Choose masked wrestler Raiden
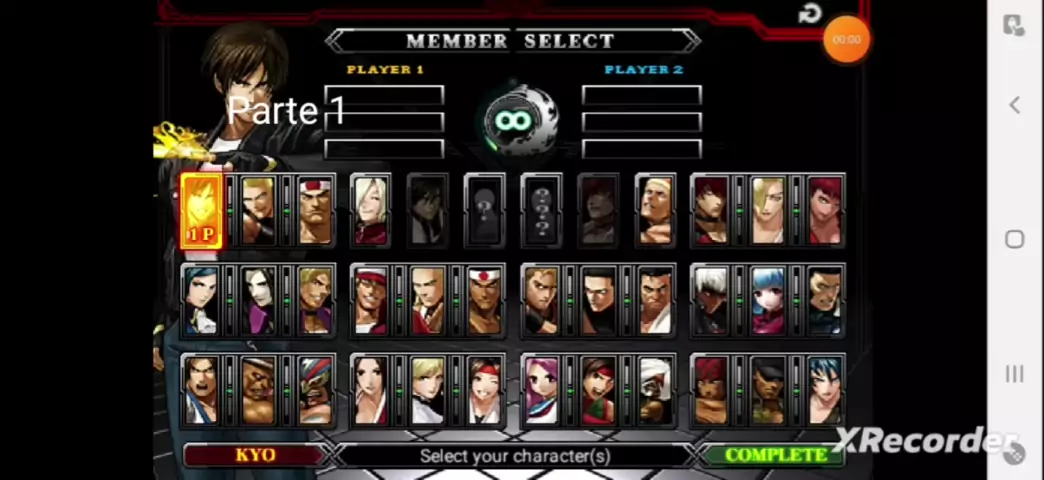 [x=314, y=390]
